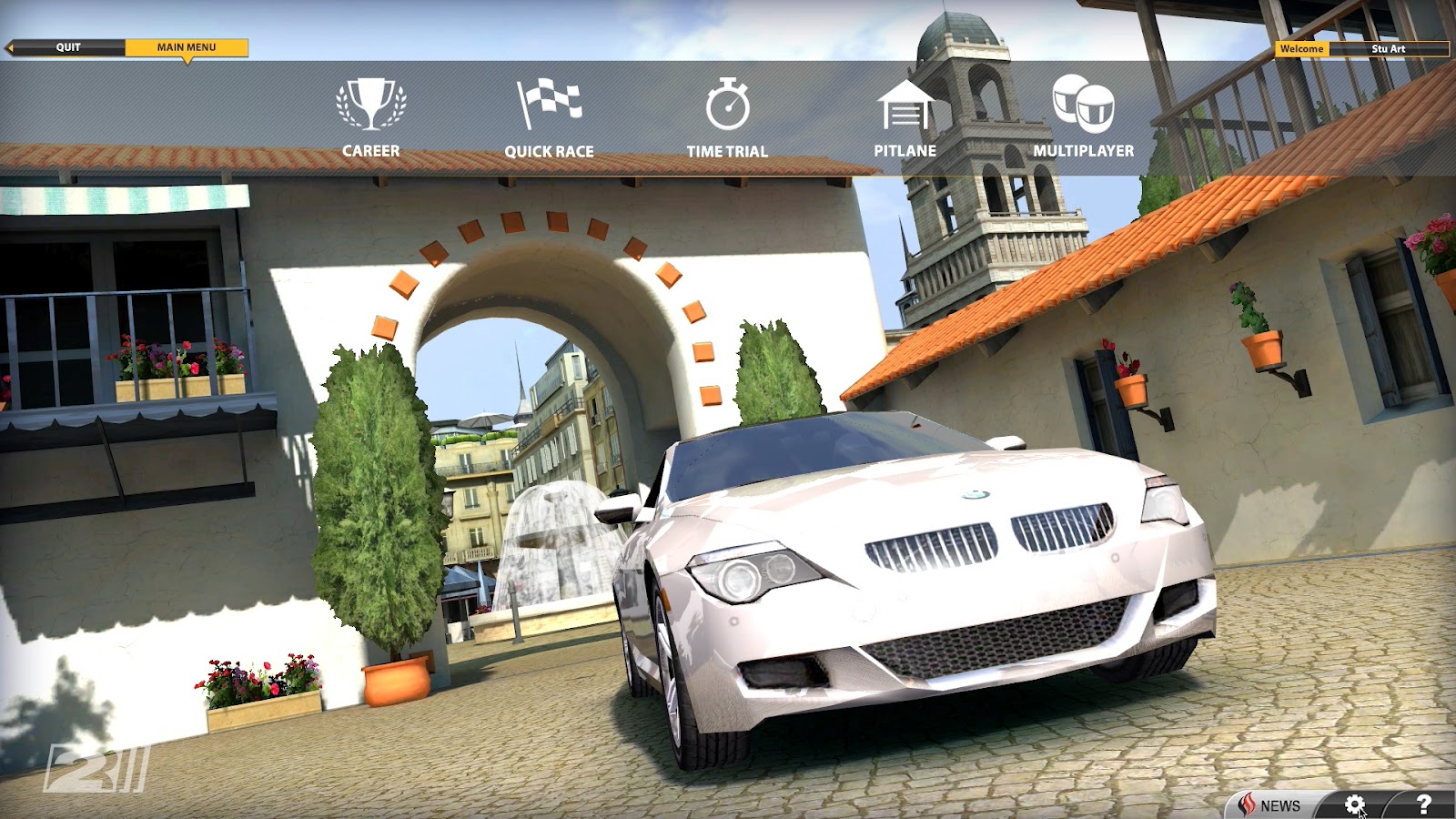1456x819 pixels.
Task: Click the question mark help icon
Action: pos(1425,804)
